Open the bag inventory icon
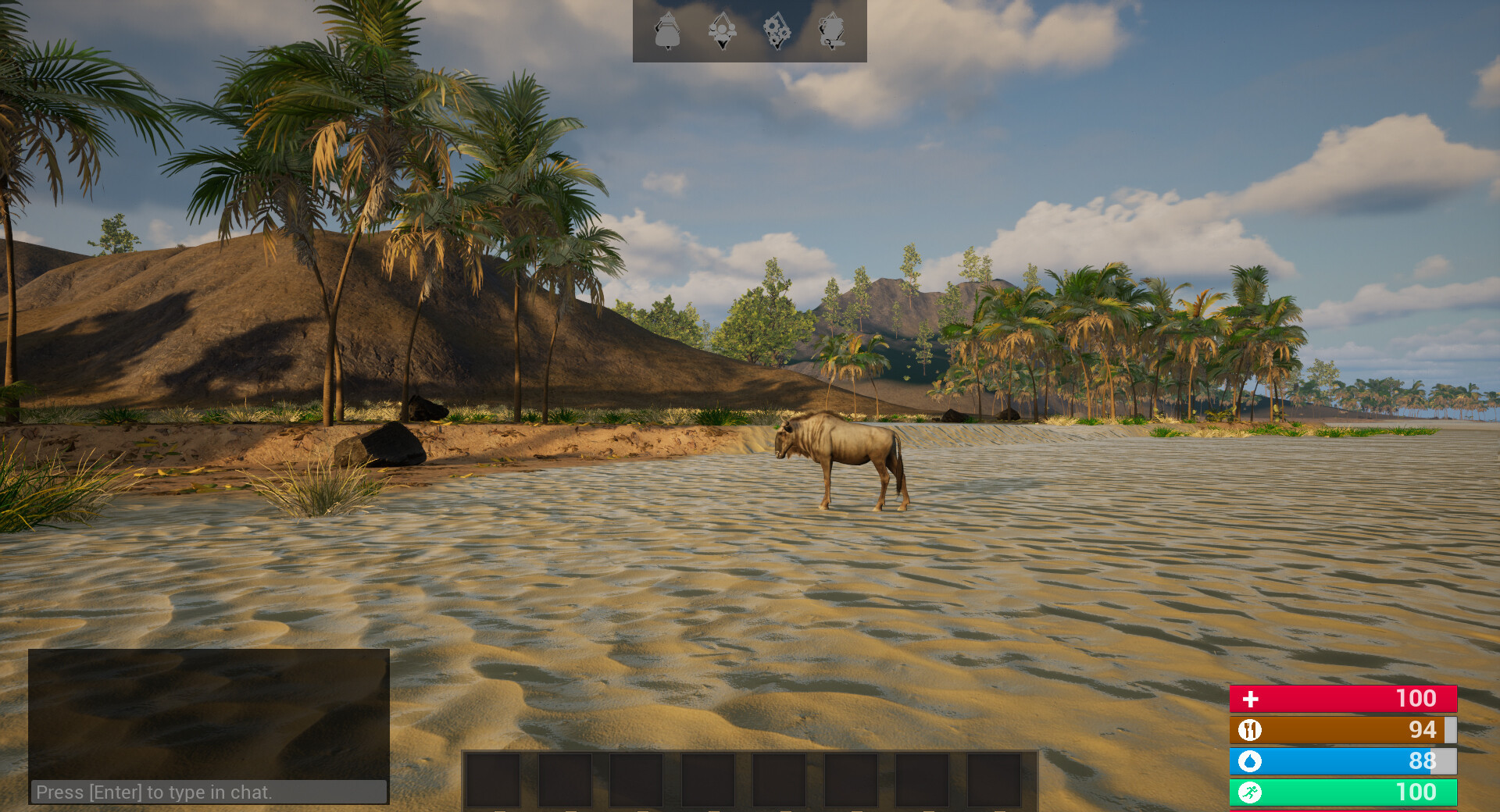This screenshot has width=1500, height=812. point(667,31)
